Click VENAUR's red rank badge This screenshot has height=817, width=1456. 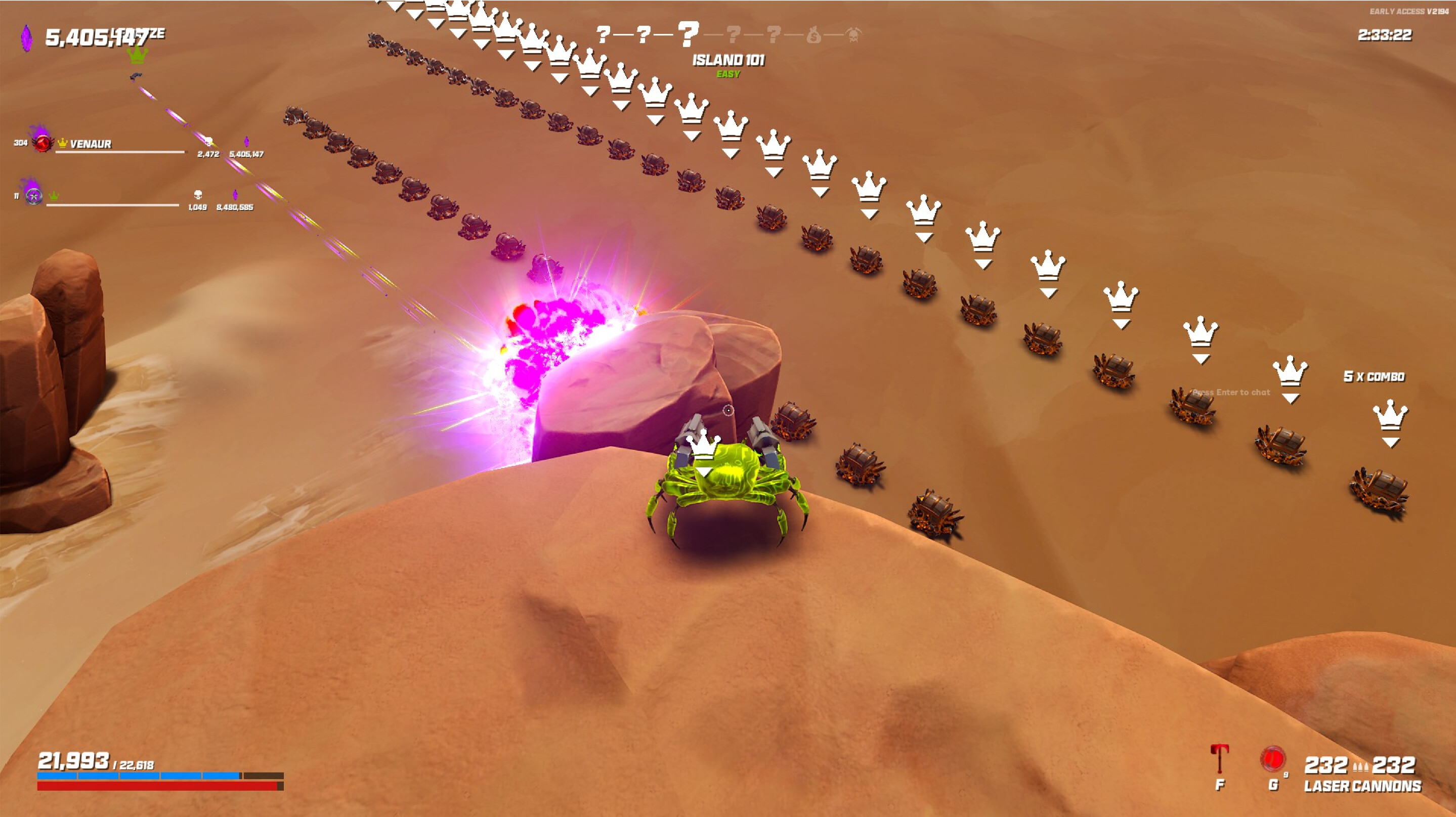pyautogui.click(x=42, y=142)
